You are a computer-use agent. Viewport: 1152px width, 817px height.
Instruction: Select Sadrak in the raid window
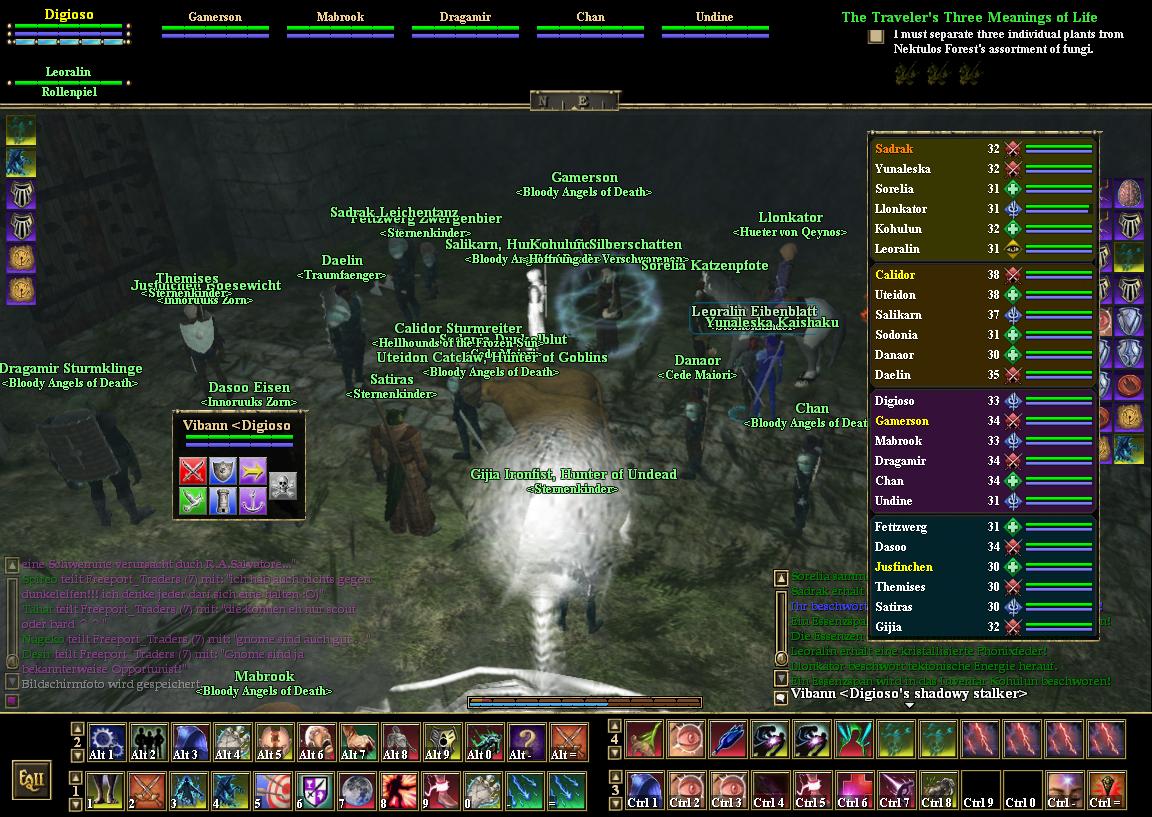click(894, 149)
